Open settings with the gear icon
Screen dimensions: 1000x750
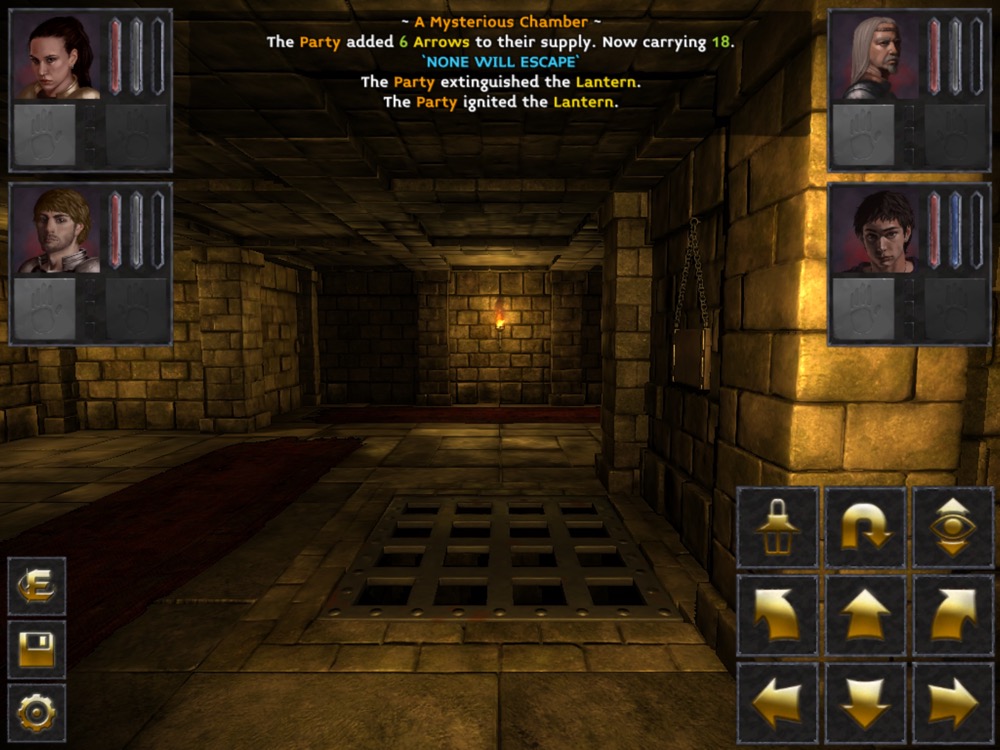37,712
